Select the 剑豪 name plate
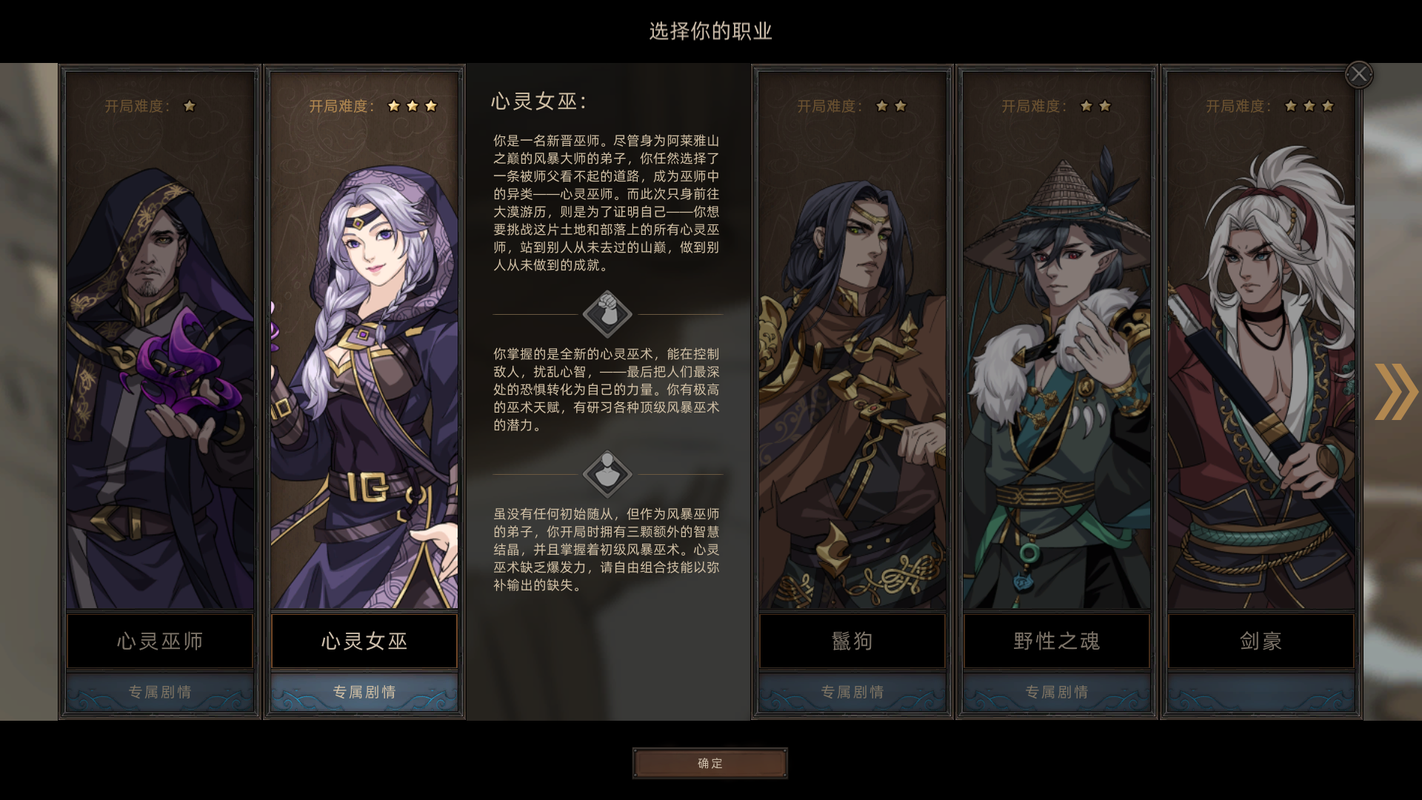Viewport: 1422px width, 800px height. [1260, 641]
